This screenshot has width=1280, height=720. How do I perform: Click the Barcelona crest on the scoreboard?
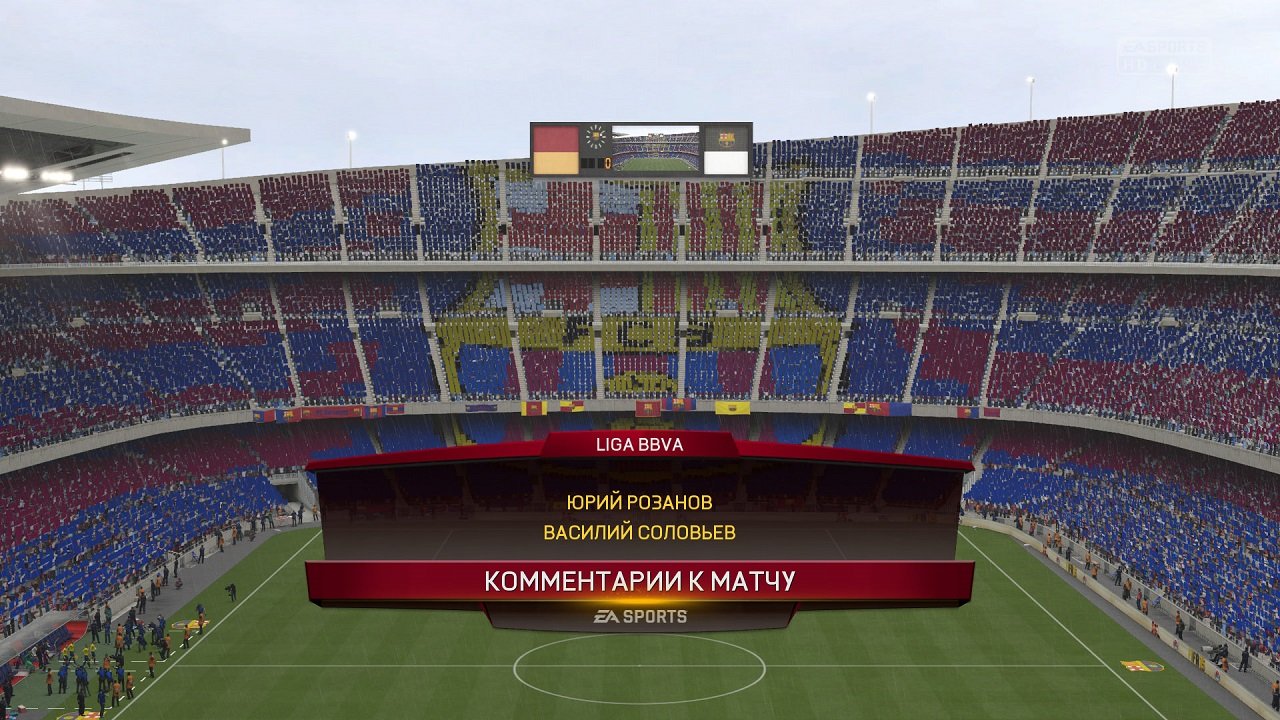click(x=727, y=137)
